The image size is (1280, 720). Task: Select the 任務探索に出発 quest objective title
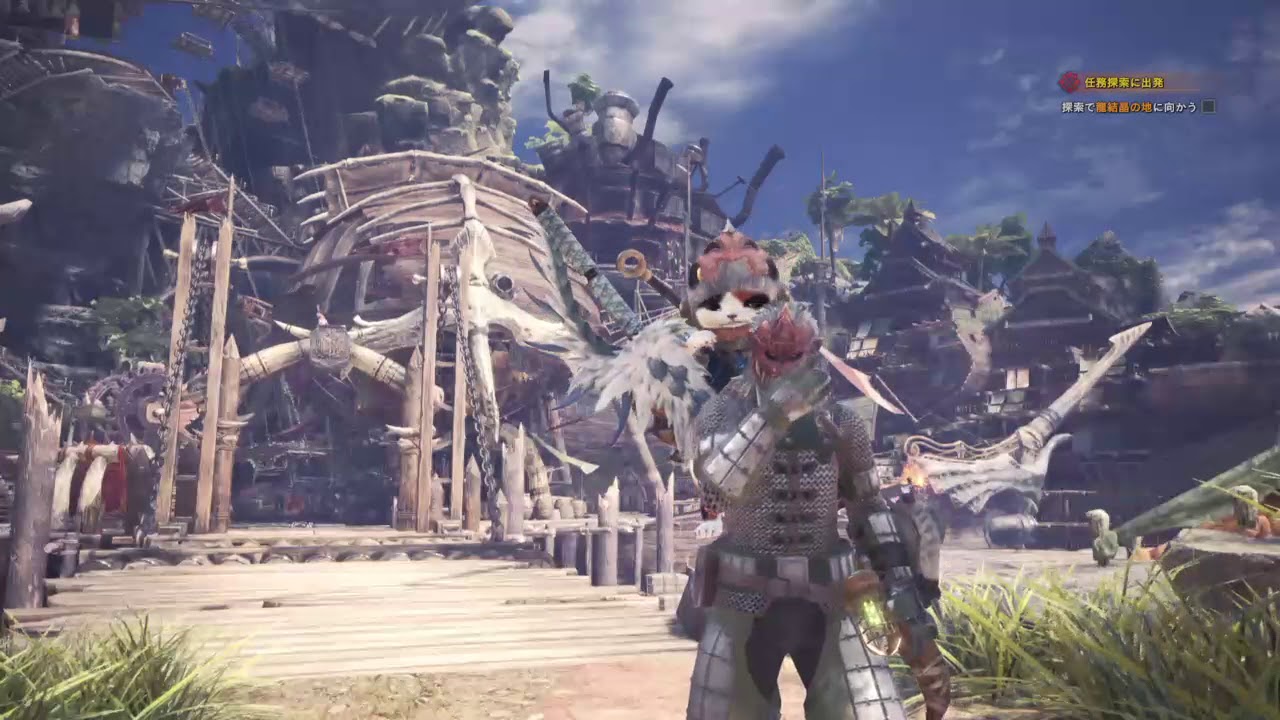(1124, 83)
